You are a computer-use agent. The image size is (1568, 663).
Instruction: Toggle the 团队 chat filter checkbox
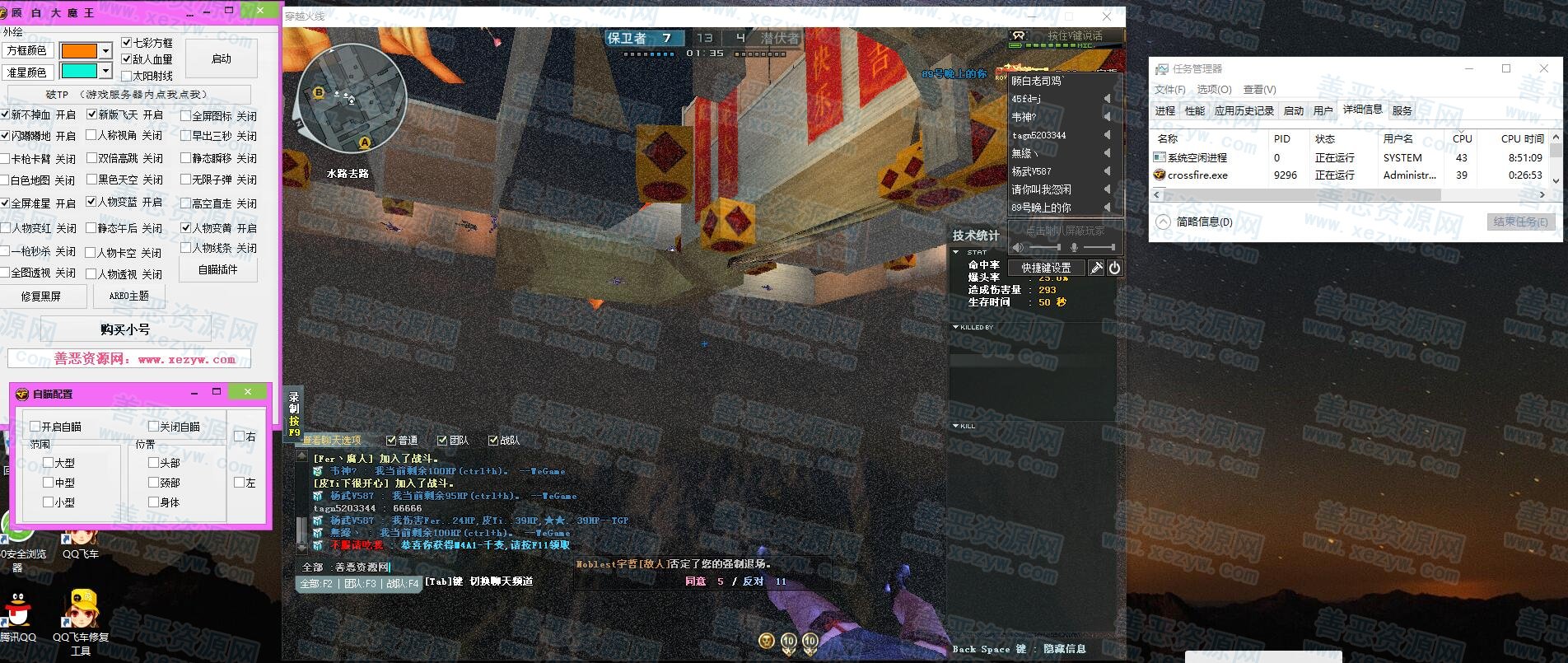442,441
